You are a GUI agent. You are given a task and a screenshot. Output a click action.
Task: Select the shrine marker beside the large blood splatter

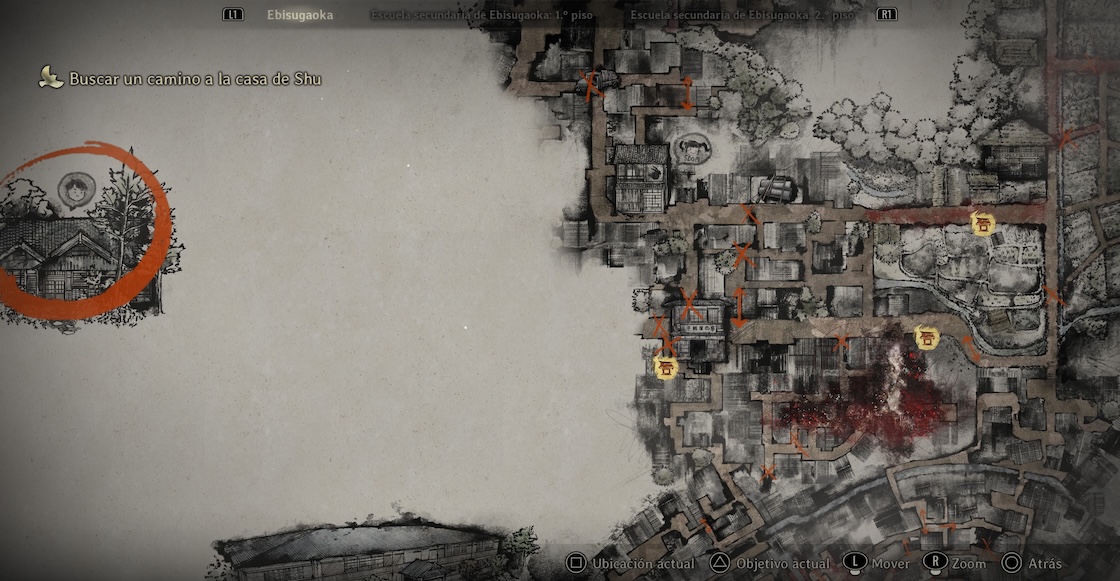tap(927, 337)
